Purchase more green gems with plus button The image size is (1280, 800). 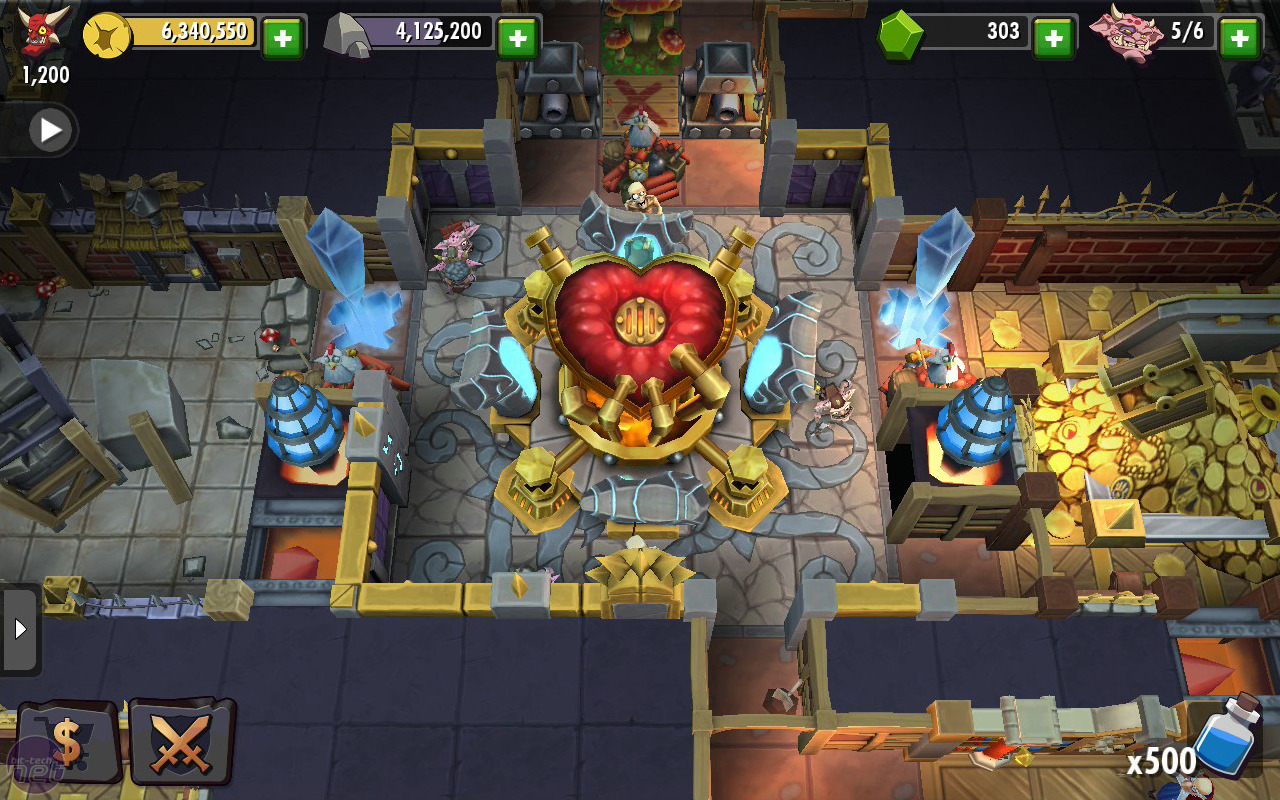[x=1053, y=38]
